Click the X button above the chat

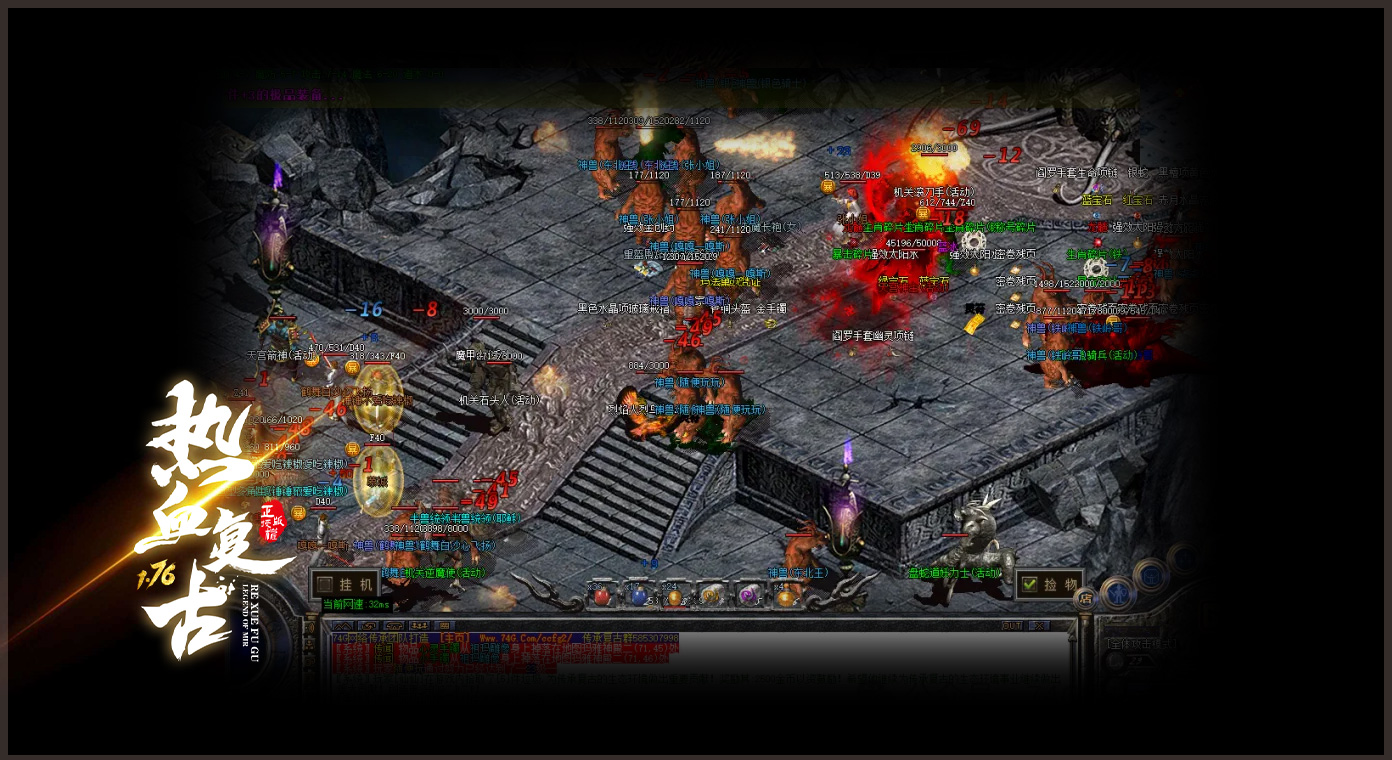click(x=1041, y=626)
